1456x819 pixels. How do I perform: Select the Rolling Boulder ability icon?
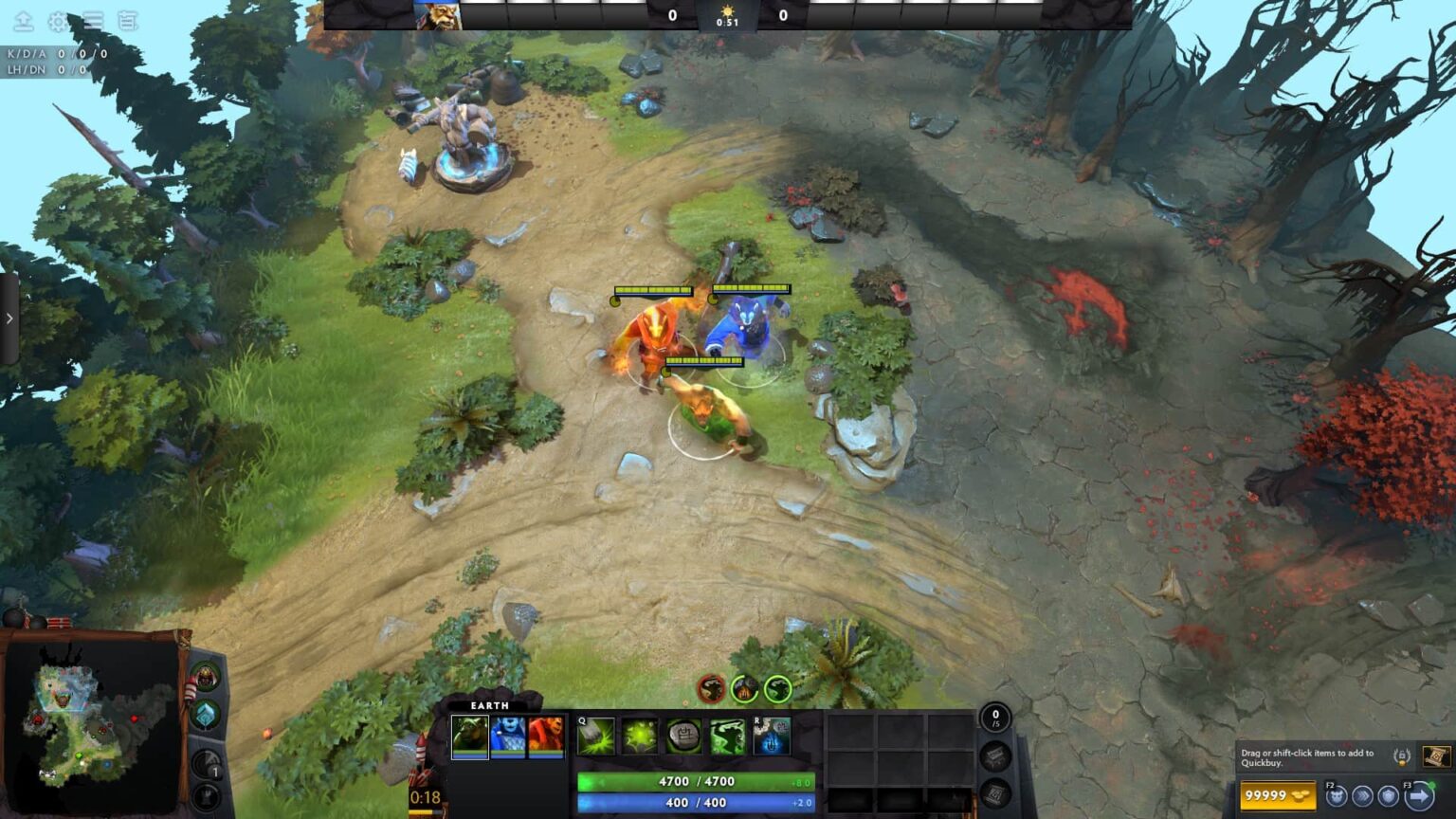[x=638, y=736]
